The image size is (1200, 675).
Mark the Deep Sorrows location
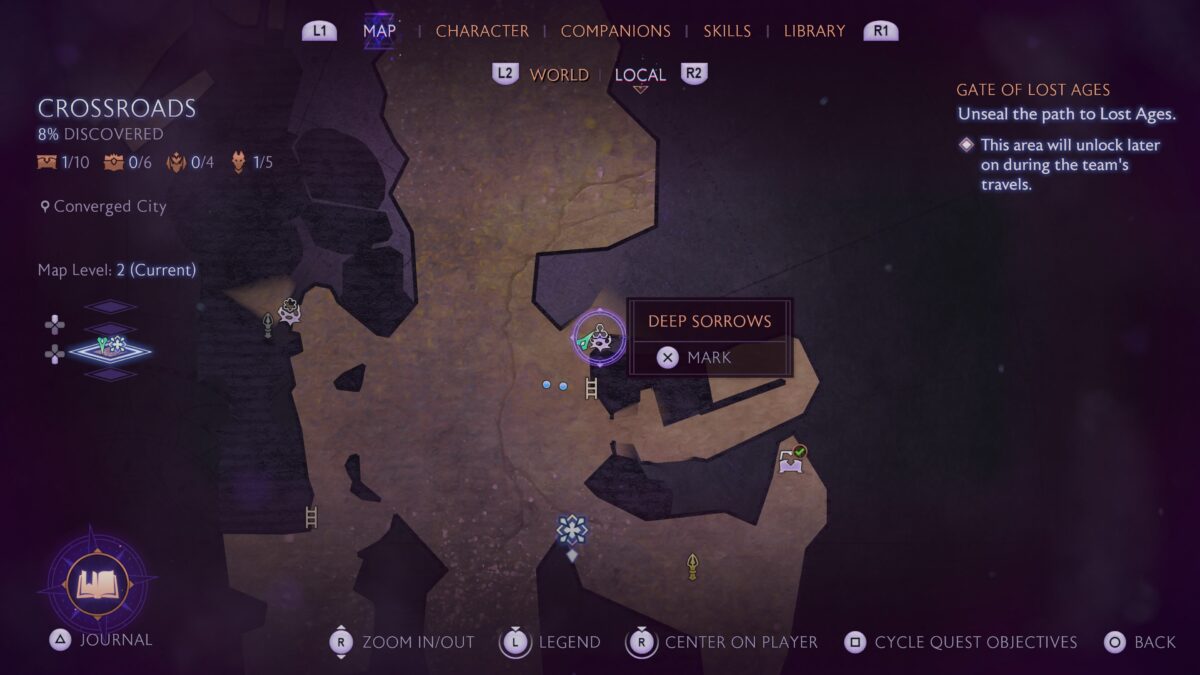coord(709,357)
